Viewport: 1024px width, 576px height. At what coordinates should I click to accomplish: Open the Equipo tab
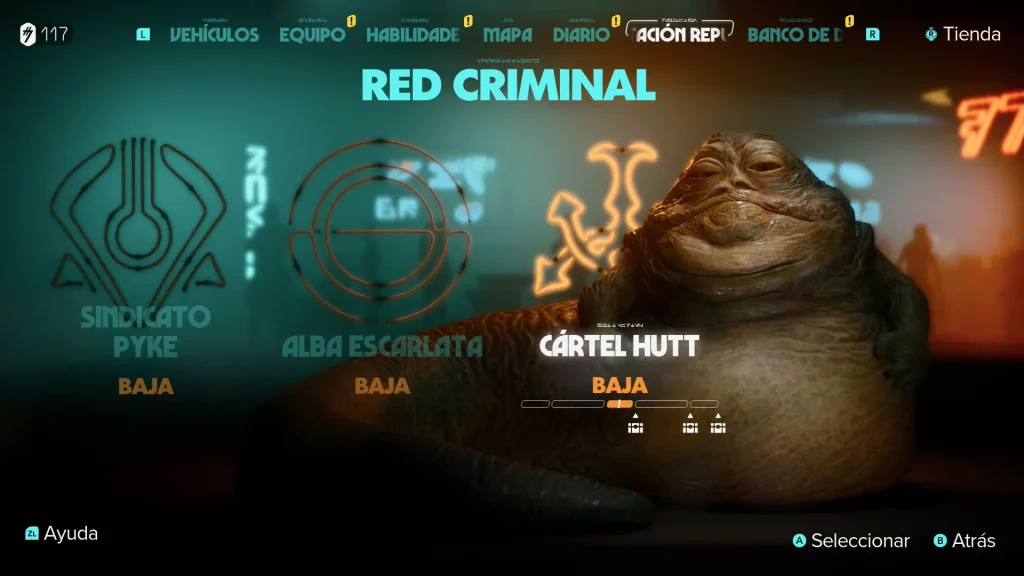pos(312,35)
